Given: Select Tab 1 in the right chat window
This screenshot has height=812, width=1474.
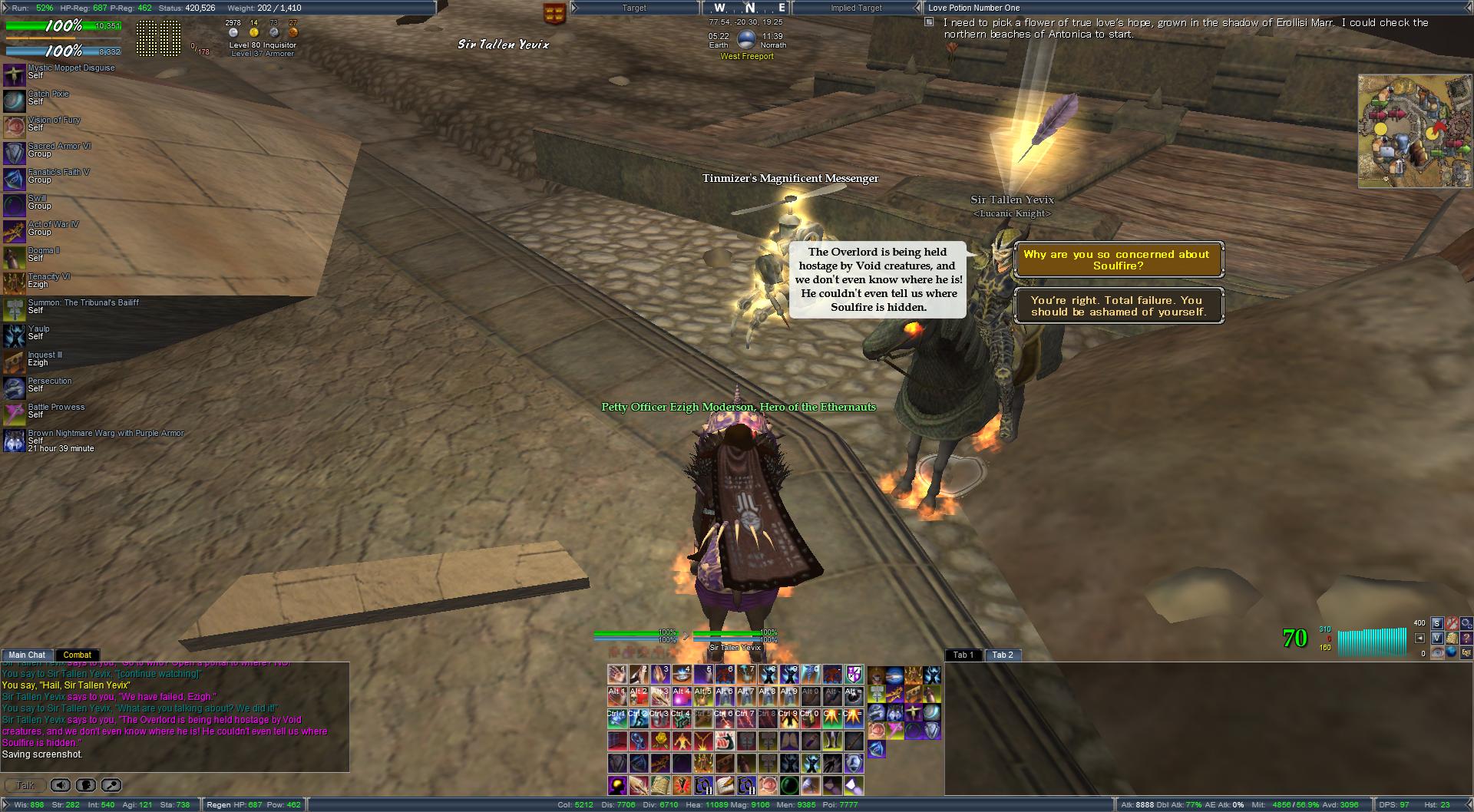Looking at the screenshot, I should (963, 655).
